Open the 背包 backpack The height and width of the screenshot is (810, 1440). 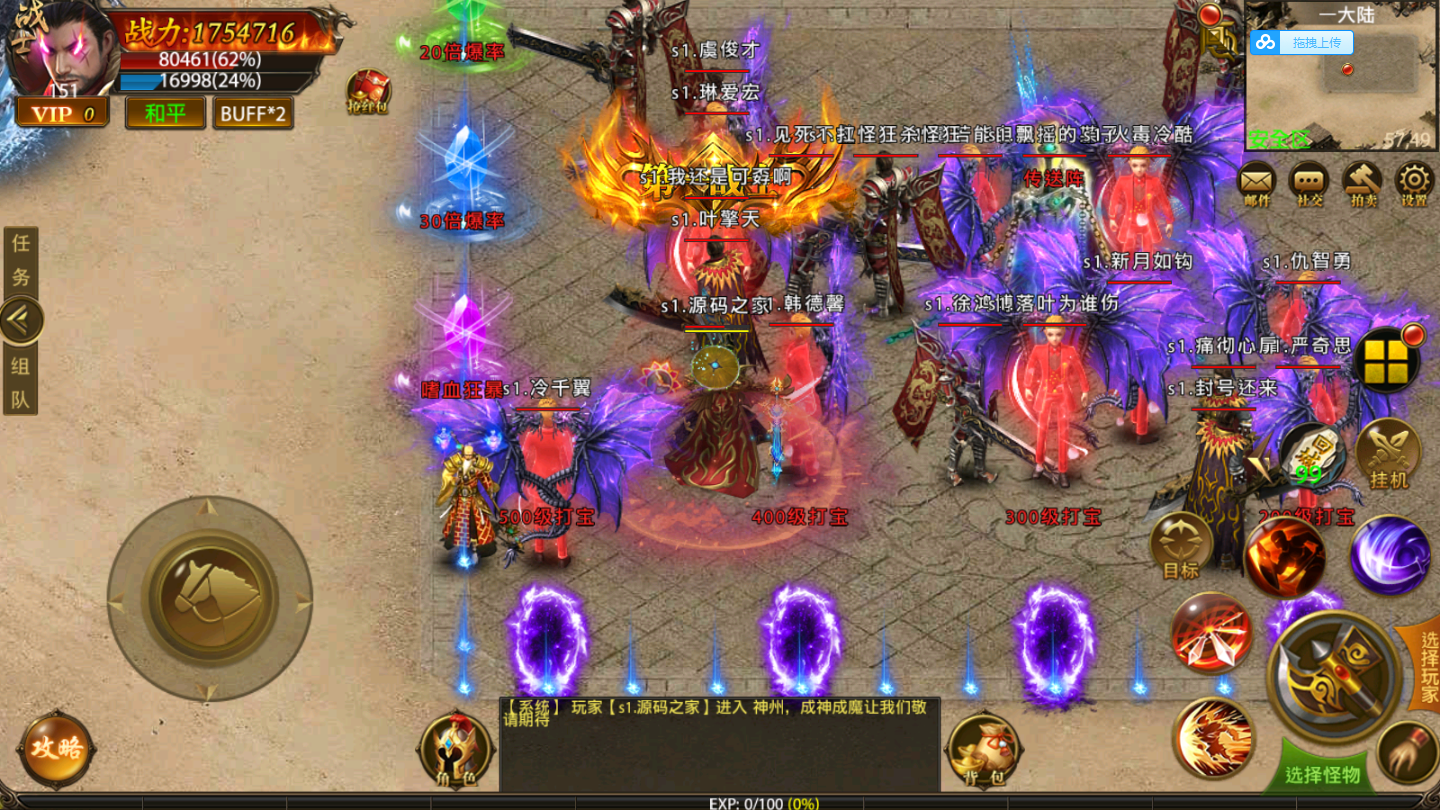pyautogui.click(x=981, y=749)
